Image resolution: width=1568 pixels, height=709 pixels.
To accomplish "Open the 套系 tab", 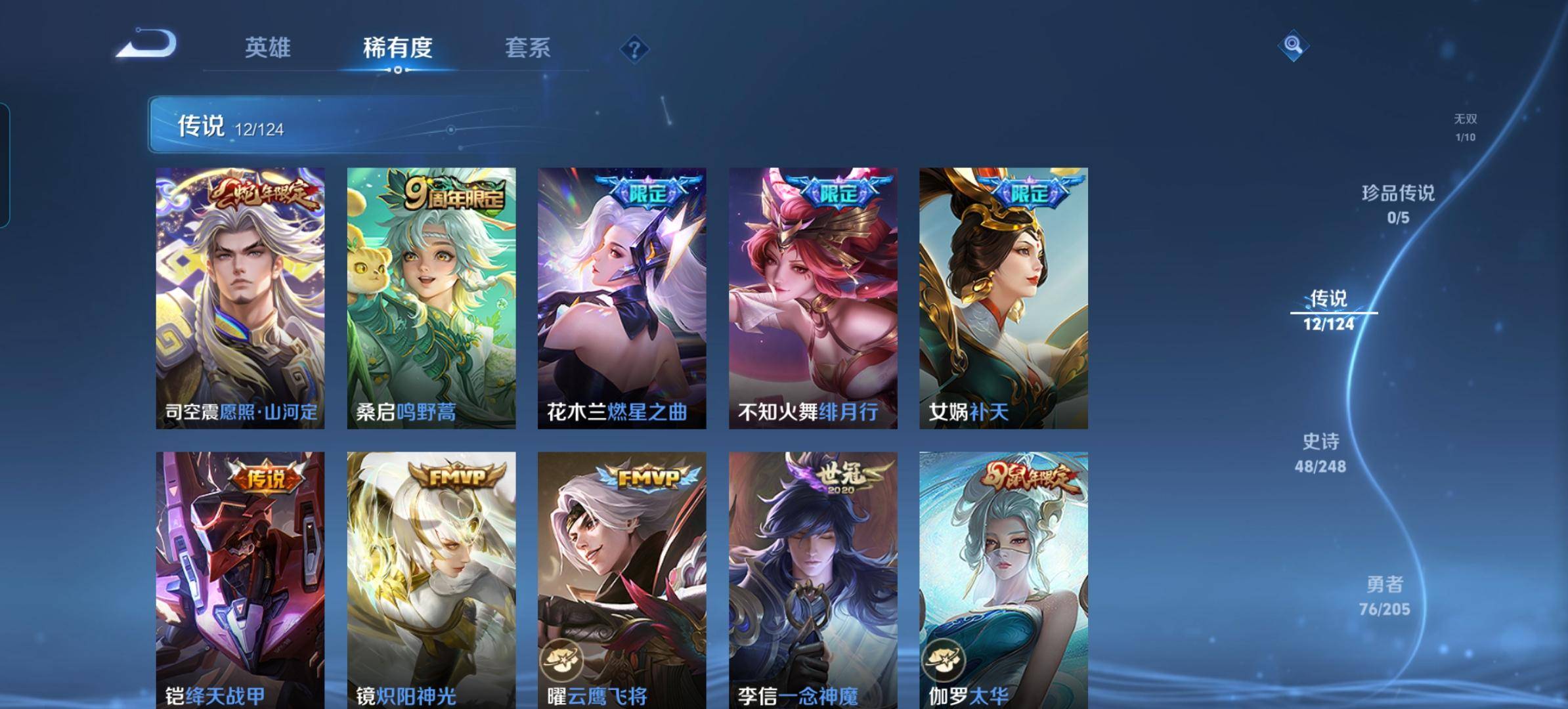I will 527,48.
